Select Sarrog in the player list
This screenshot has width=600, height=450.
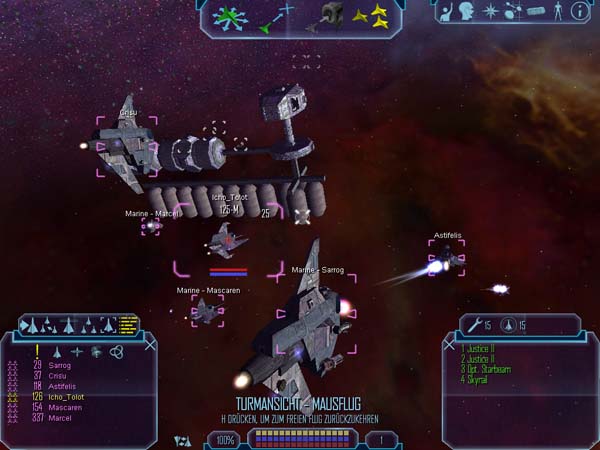61,366
